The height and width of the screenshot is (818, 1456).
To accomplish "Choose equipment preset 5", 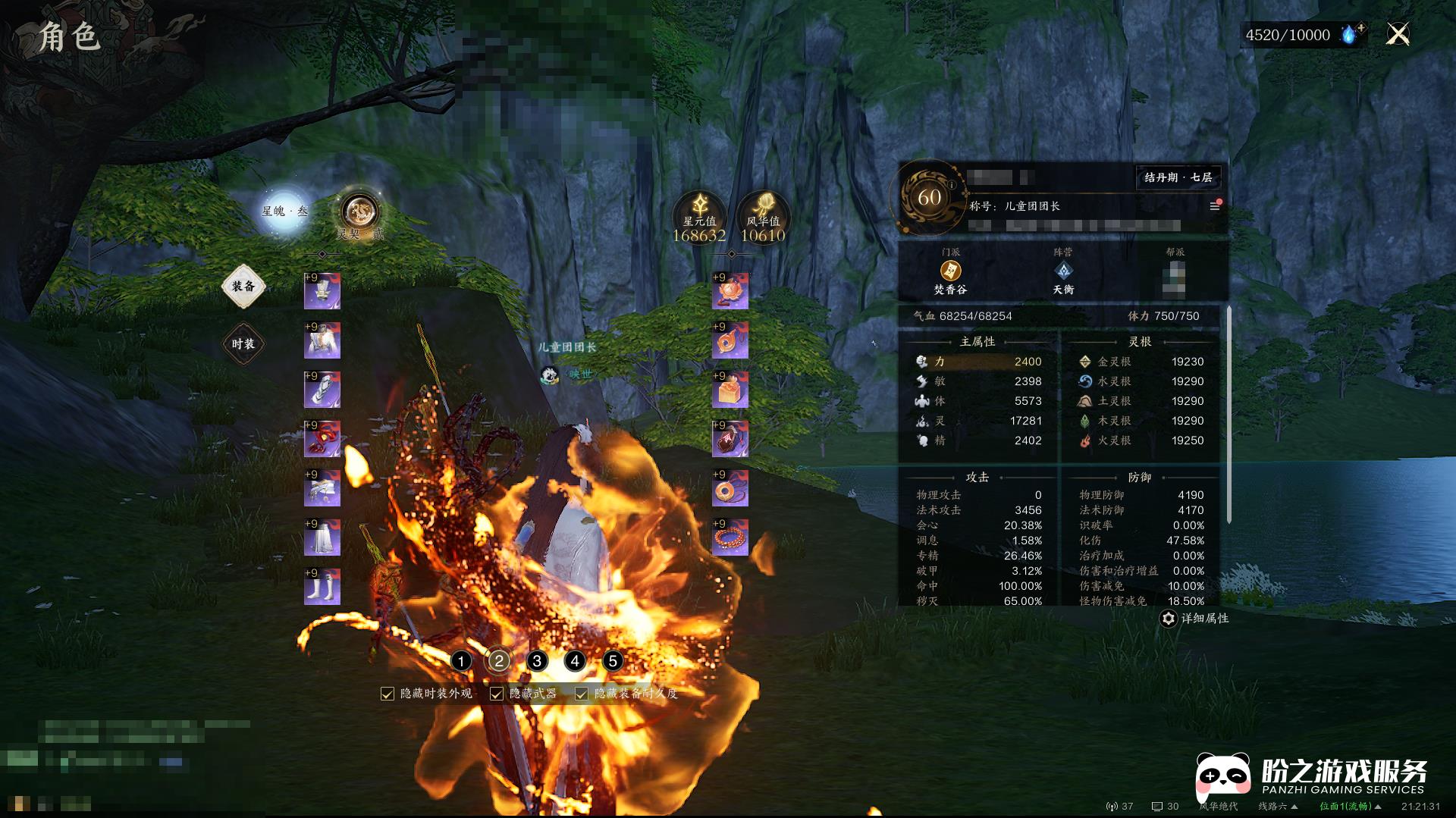I will point(613,661).
